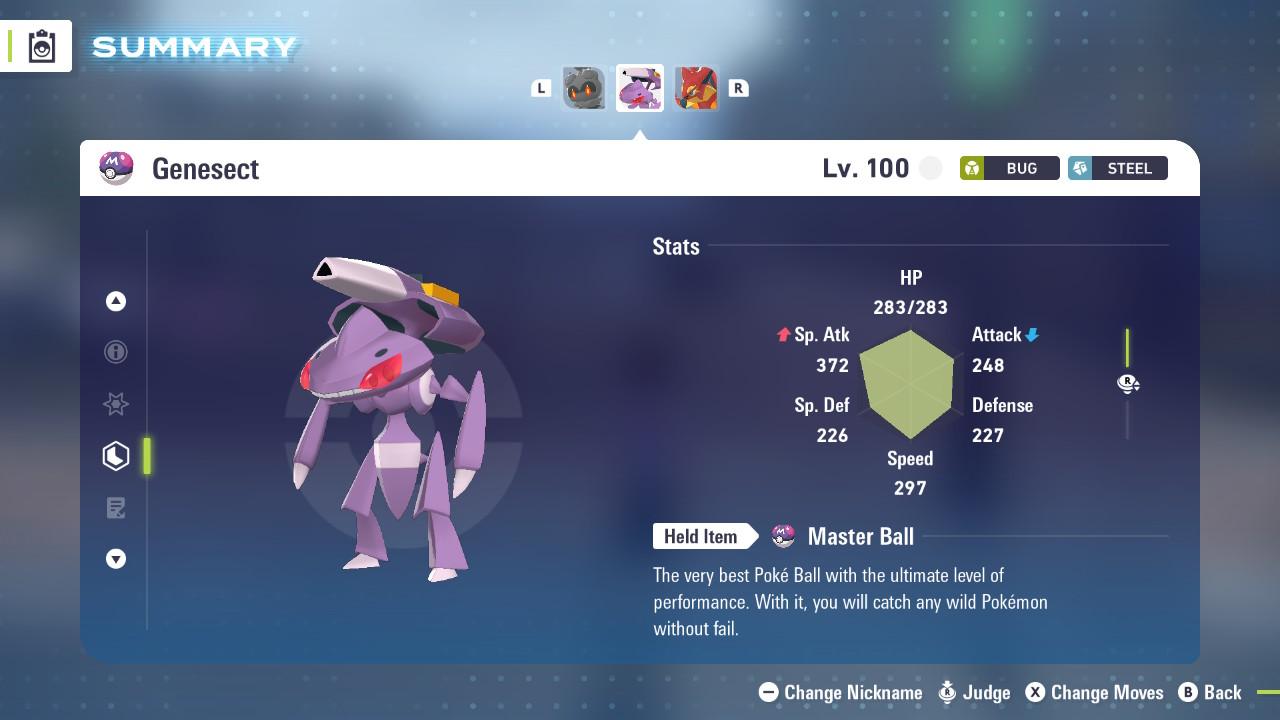Viewport: 1280px width, 720px height.
Task: Click the Master Ball icon beside the held item
Action: [x=783, y=536]
